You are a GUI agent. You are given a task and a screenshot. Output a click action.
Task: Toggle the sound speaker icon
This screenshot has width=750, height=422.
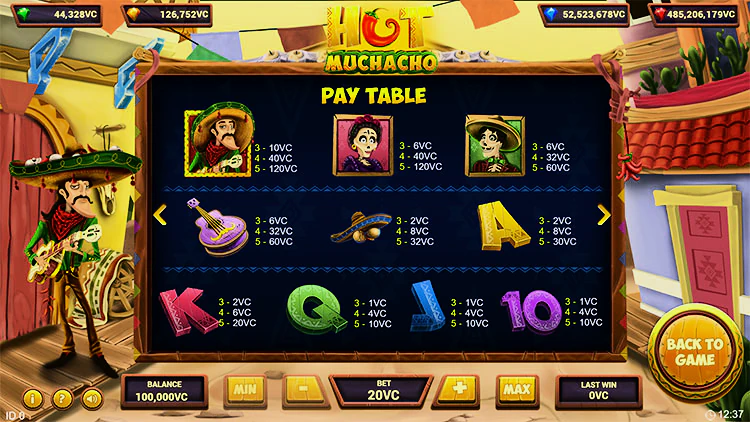point(91,398)
